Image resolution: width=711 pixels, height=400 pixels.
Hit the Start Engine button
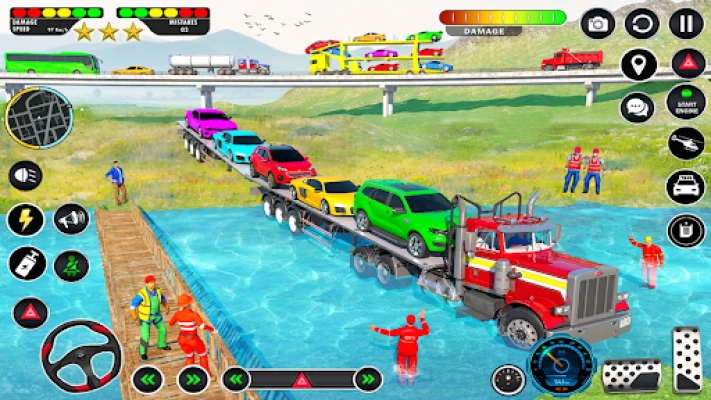coord(686,104)
